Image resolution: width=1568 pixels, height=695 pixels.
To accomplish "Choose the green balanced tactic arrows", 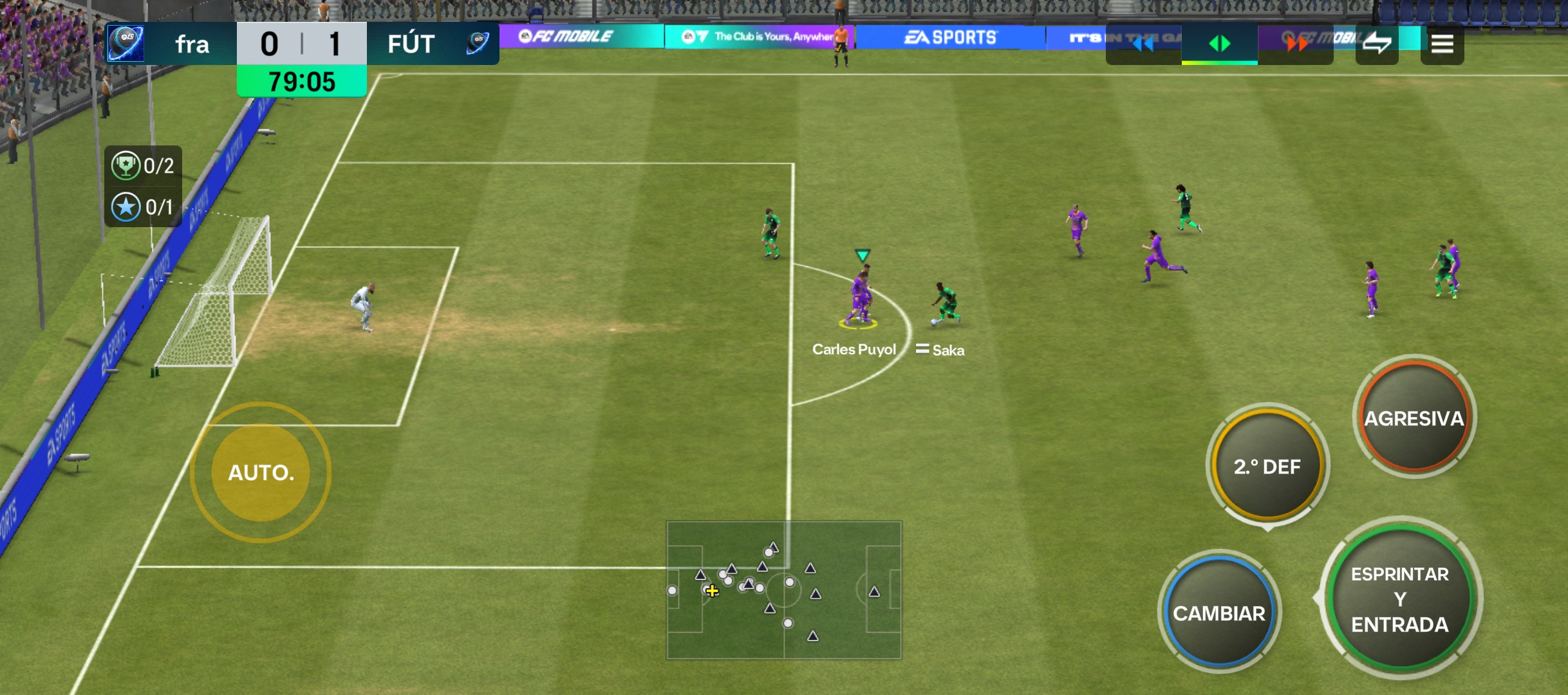I will click(1219, 44).
